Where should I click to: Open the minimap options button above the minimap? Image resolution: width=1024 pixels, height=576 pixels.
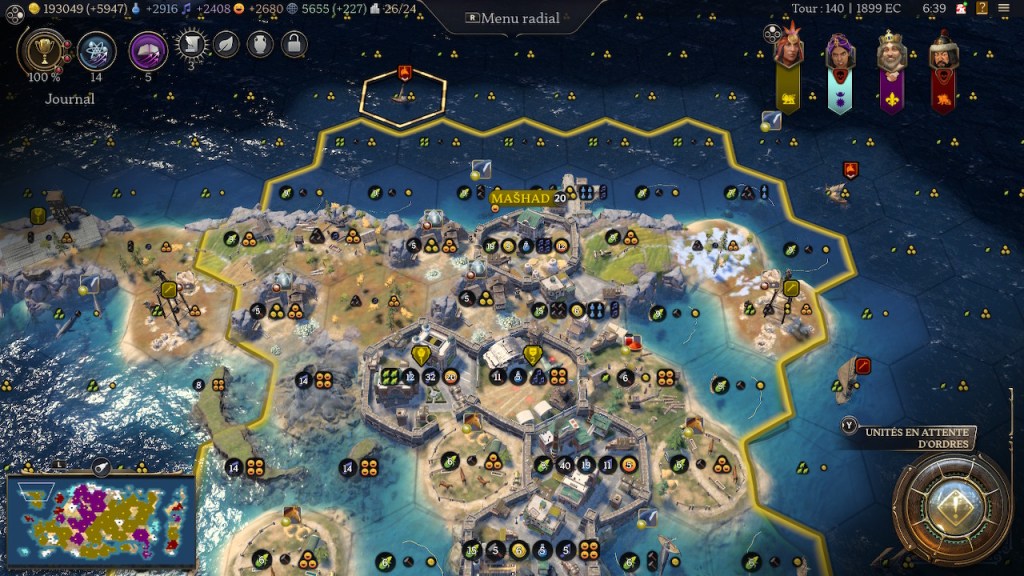pyautogui.click(x=101, y=466)
